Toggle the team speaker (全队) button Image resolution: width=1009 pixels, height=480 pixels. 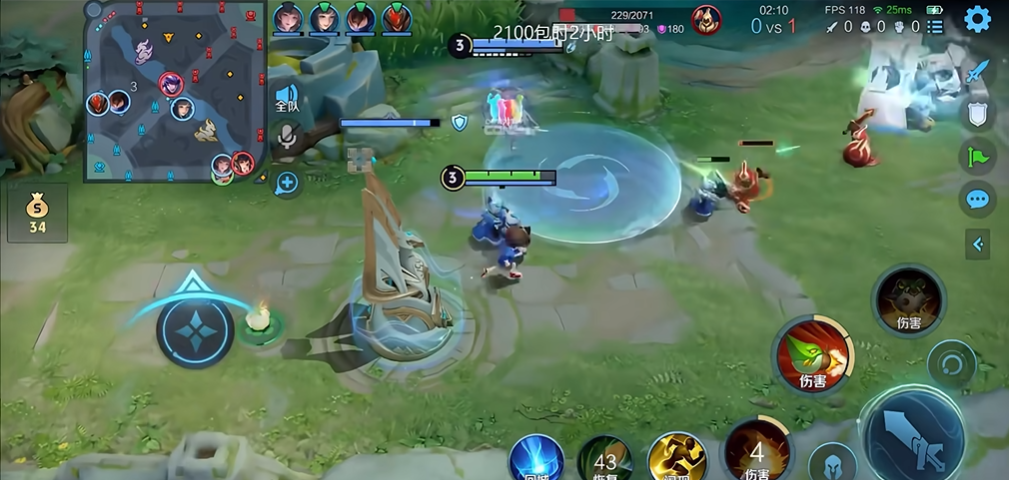click(287, 98)
